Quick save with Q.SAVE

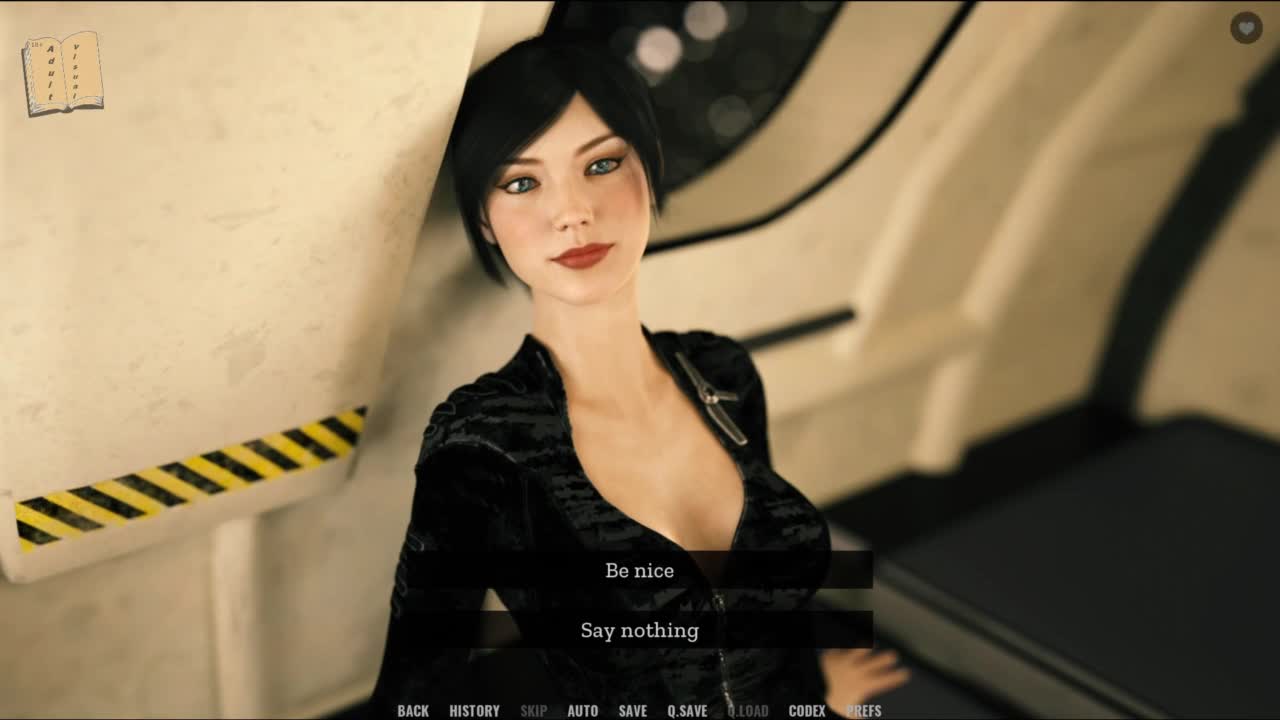coord(687,710)
